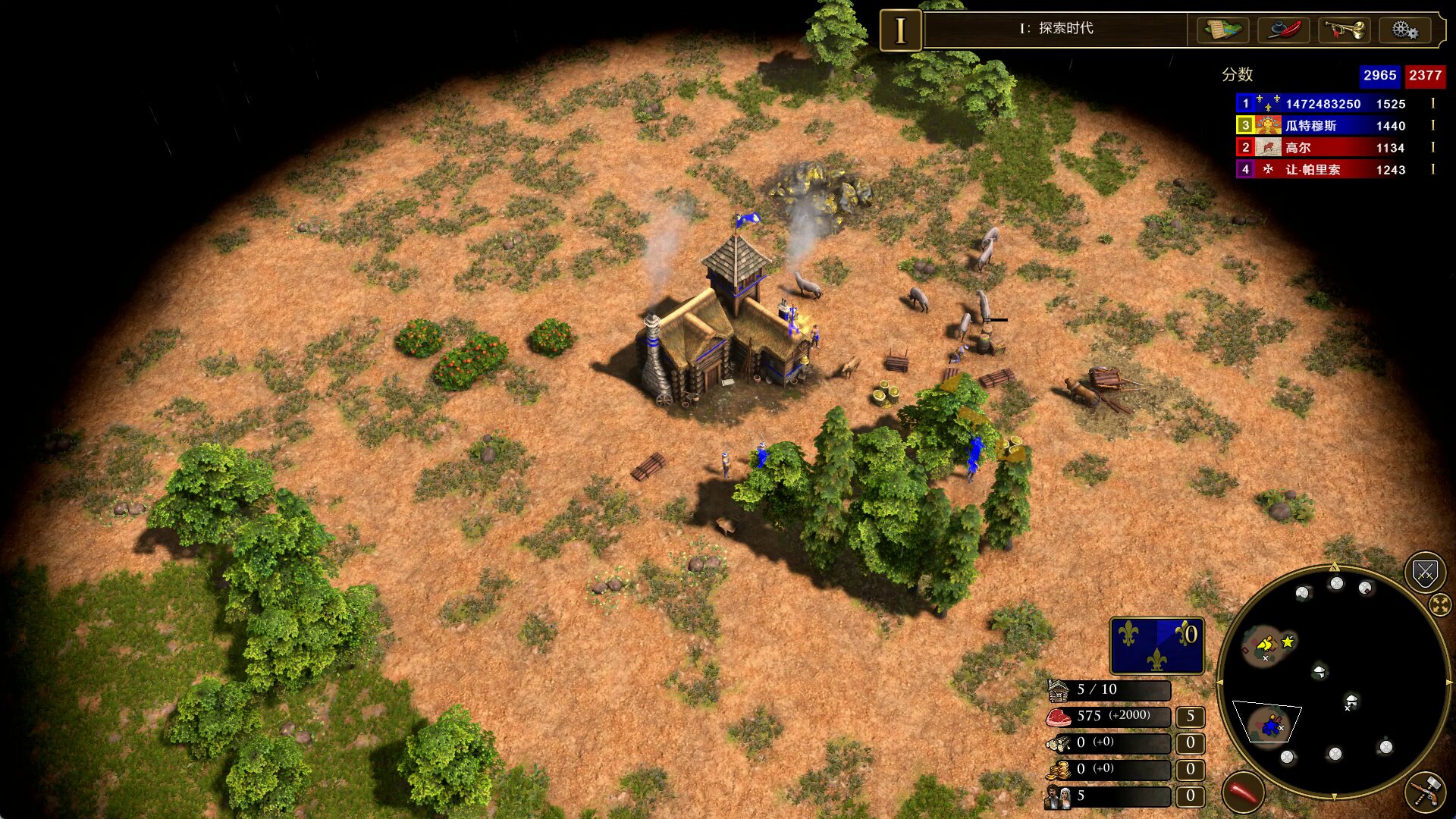Click the crossed pistol and hammer idle unit icon
The width and height of the screenshot is (1456, 819).
pos(1425,793)
